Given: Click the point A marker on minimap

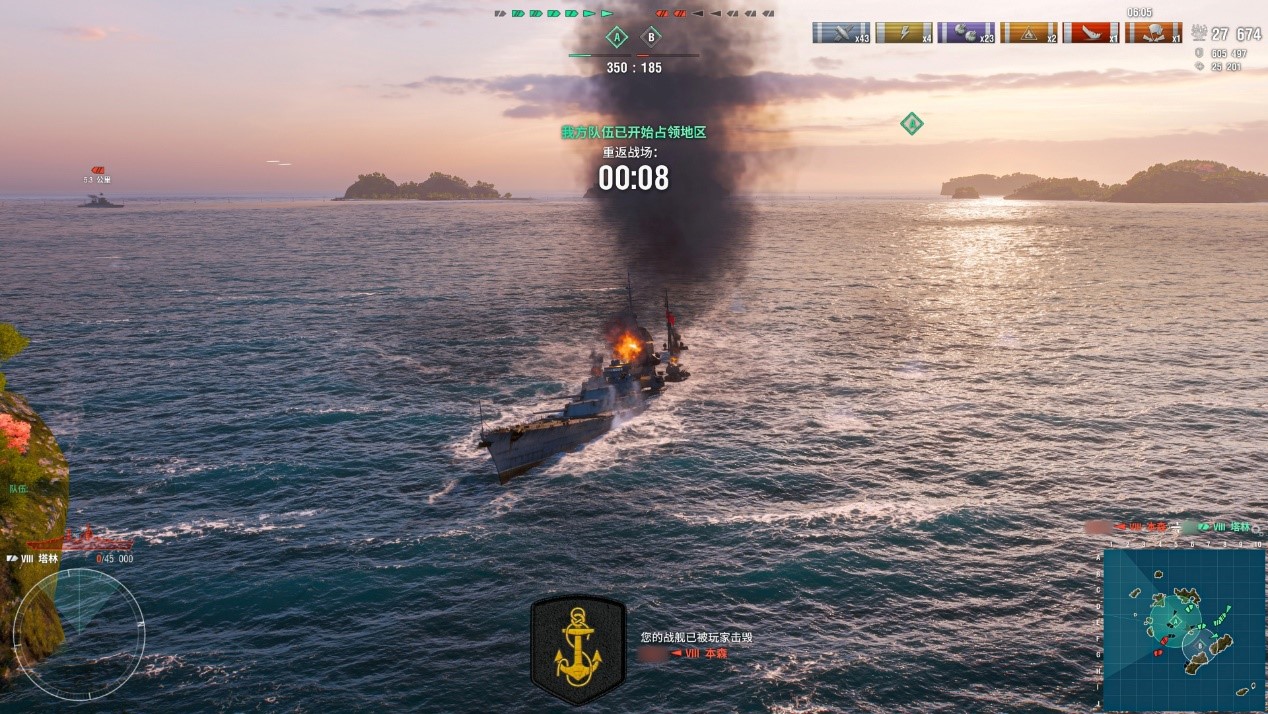Looking at the screenshot, I should coord(1175,621).
